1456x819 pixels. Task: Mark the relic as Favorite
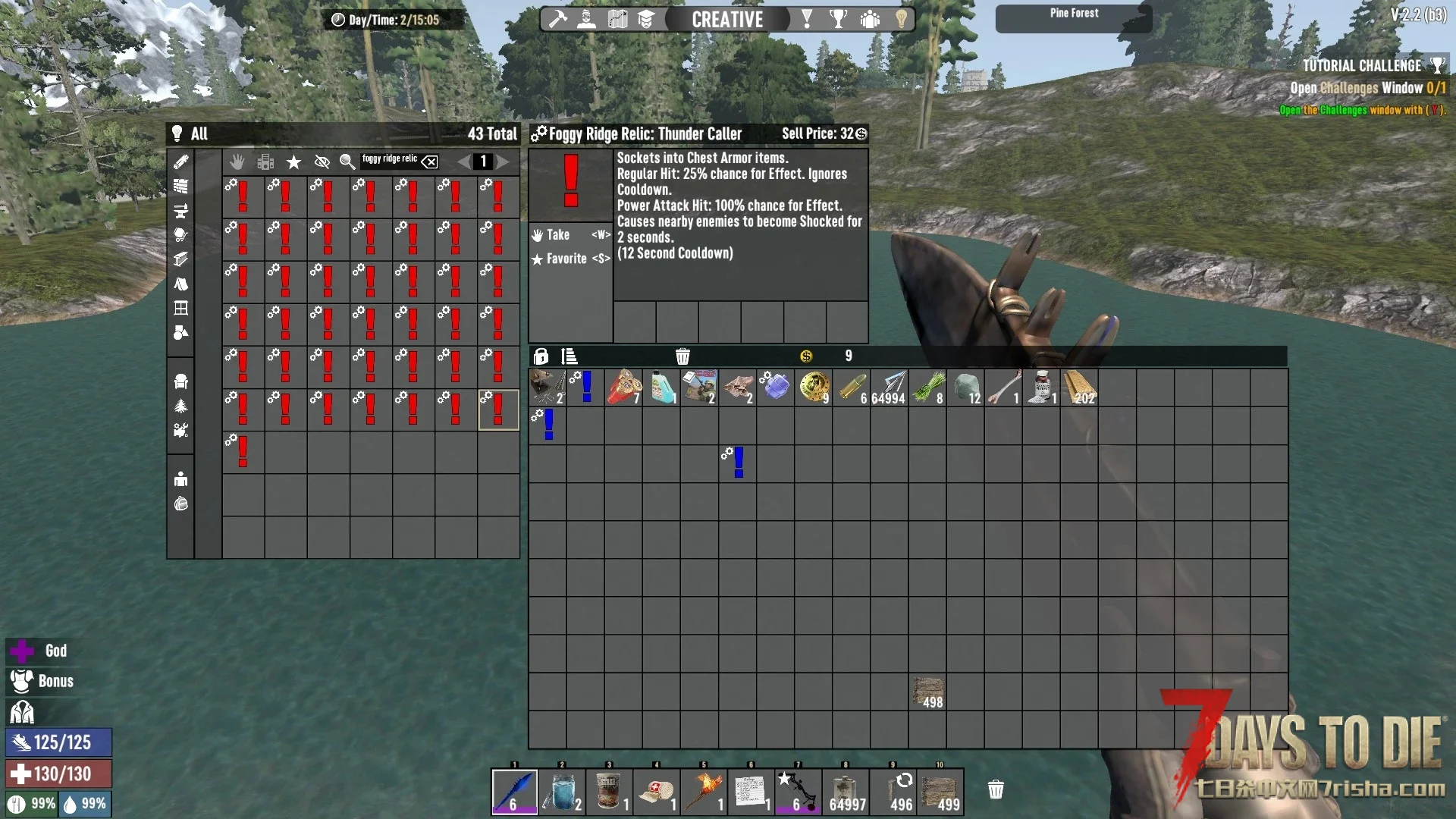(570, 259)
